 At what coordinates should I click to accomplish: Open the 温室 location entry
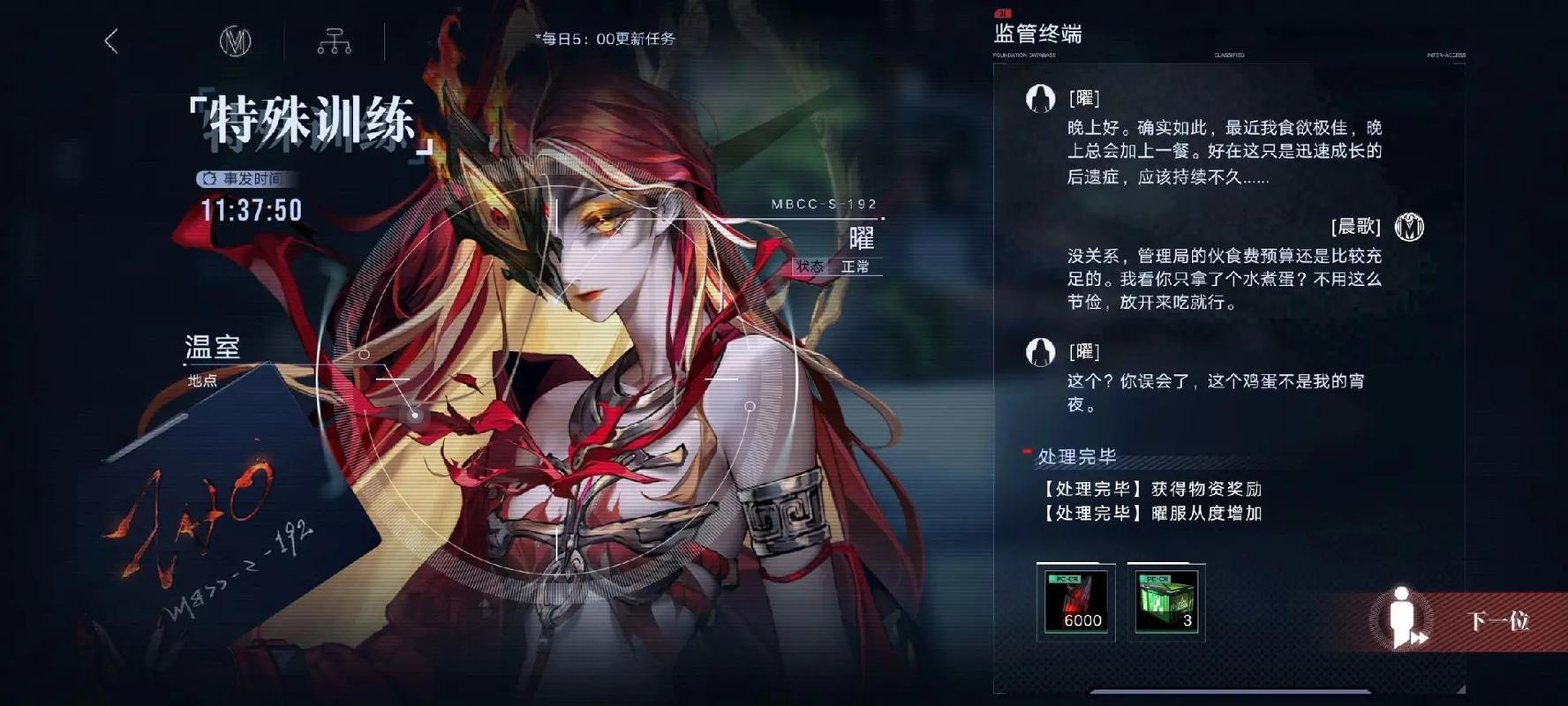(x=213, y=346)
